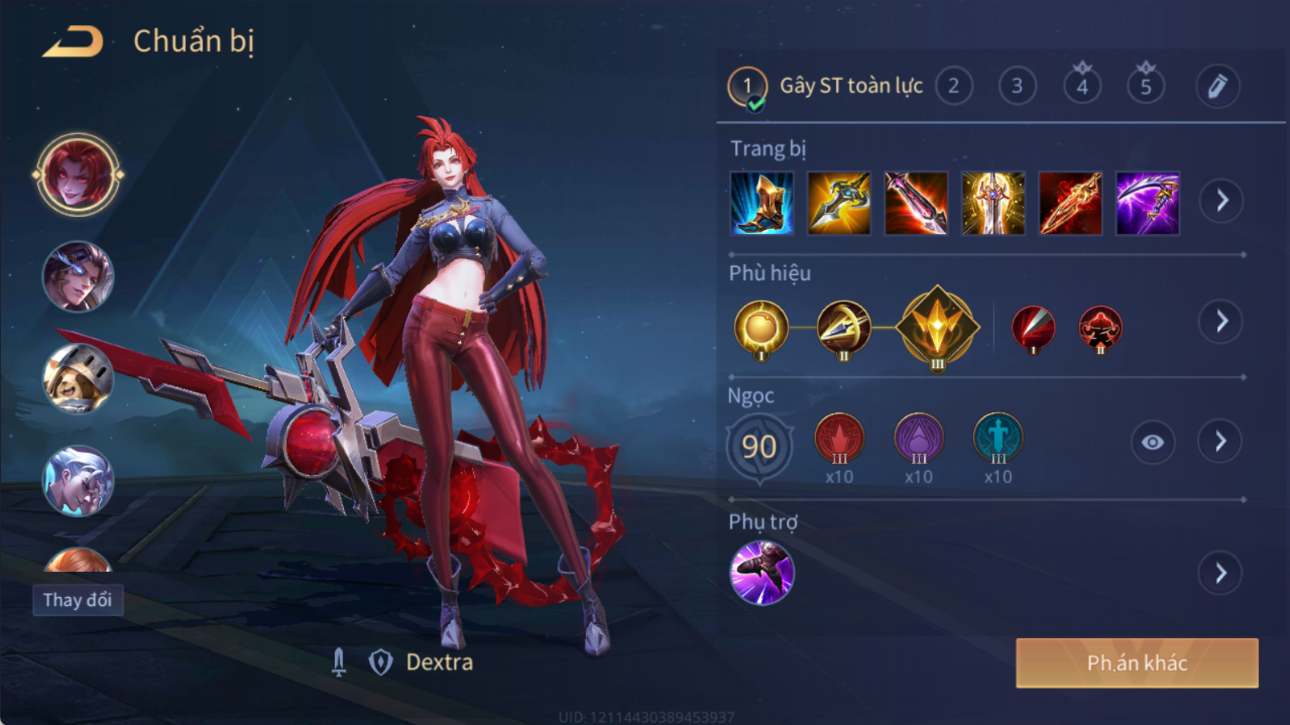Viewport: 1290px width, 725px height.
Task: Select the red arcana gem x10
Action: 839,440
